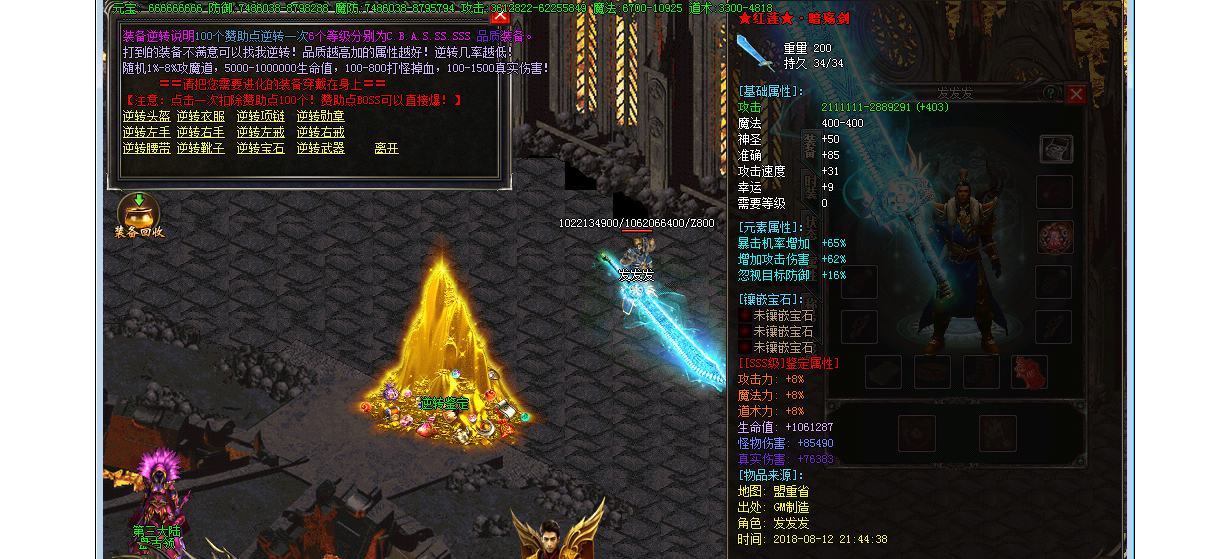Leave the dialog via 离开
Viewport: 1230px width, 559px height.
pyautogui.click(x=386, y=148)
